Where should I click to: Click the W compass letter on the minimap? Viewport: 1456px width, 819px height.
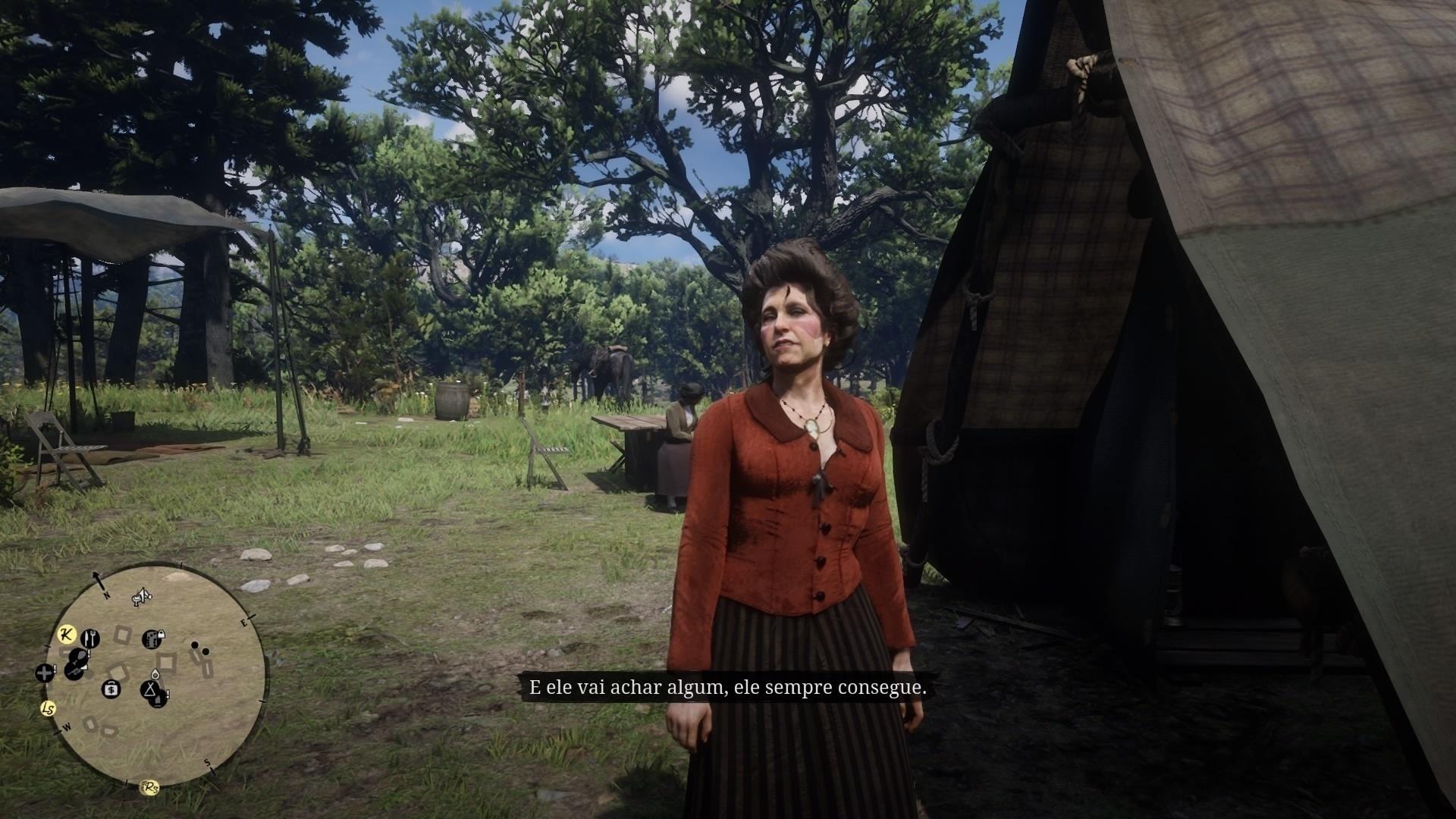(67, 726)
